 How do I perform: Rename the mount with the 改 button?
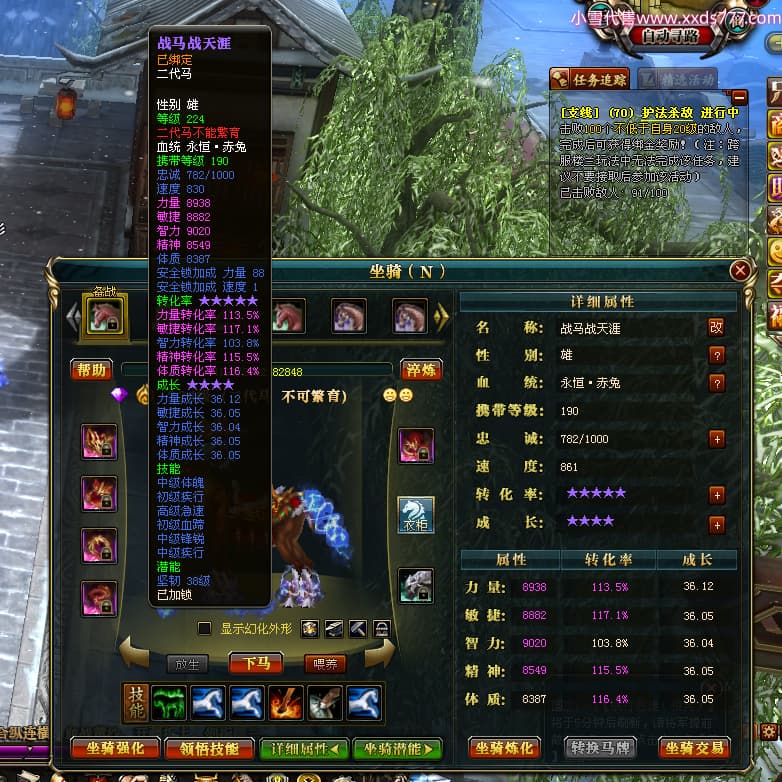coord(716,327)
